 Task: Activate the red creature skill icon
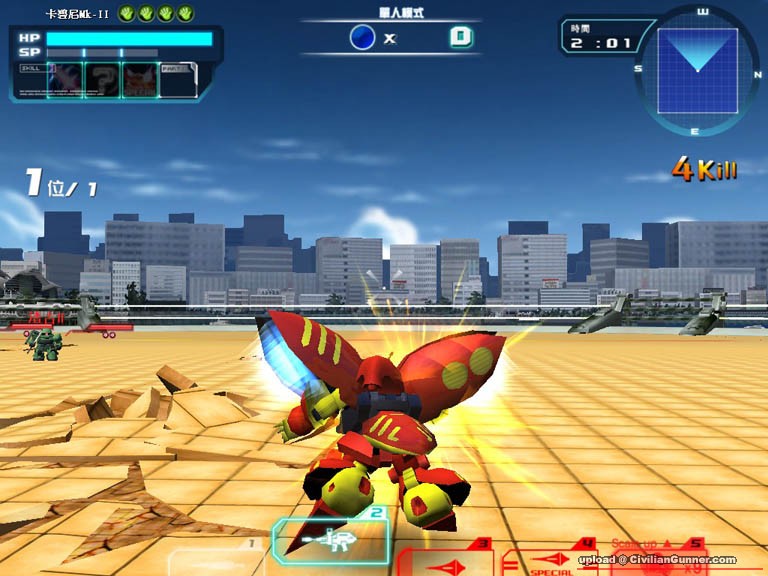[139, 80]
